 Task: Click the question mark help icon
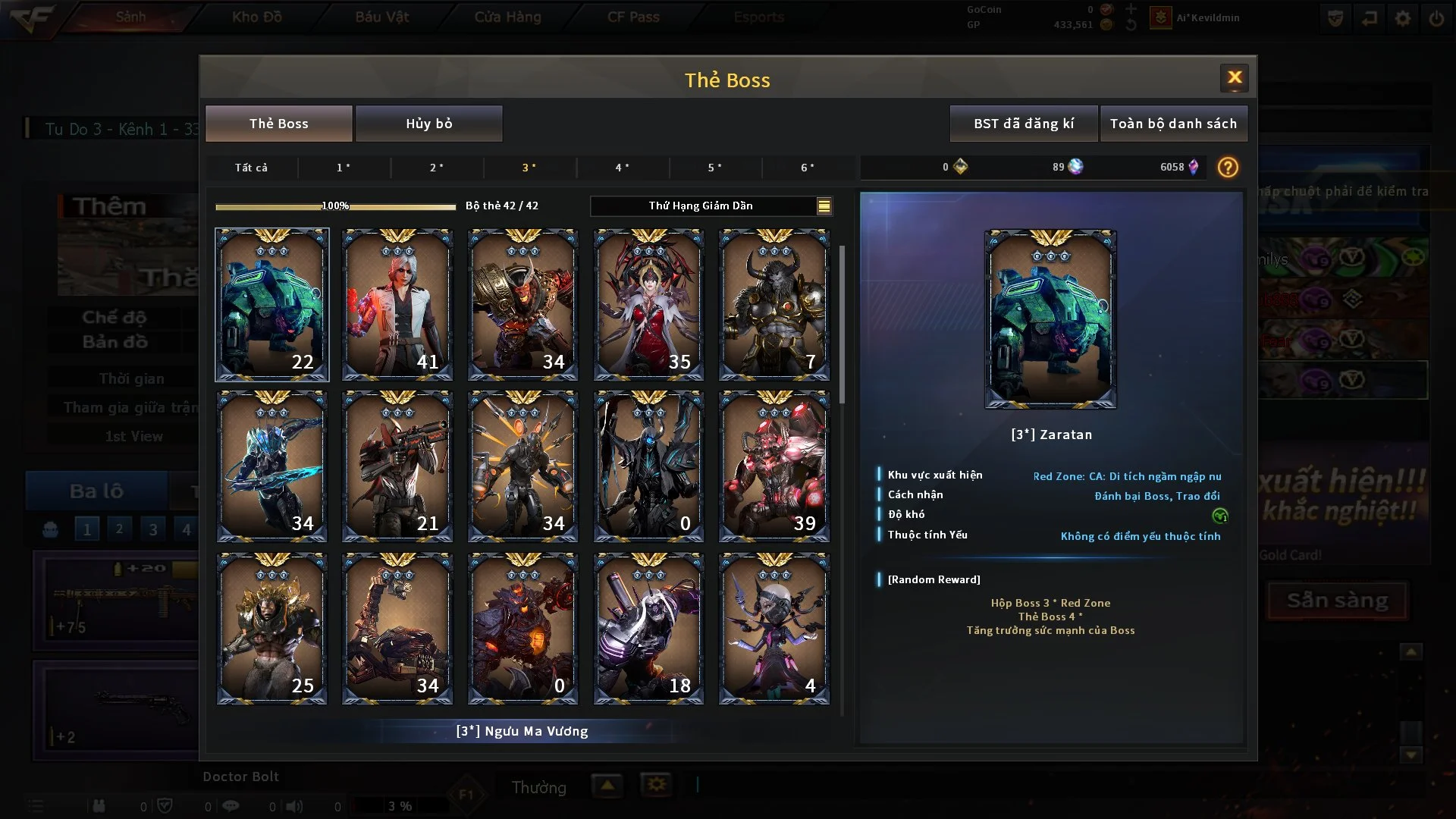(1227, 168)
